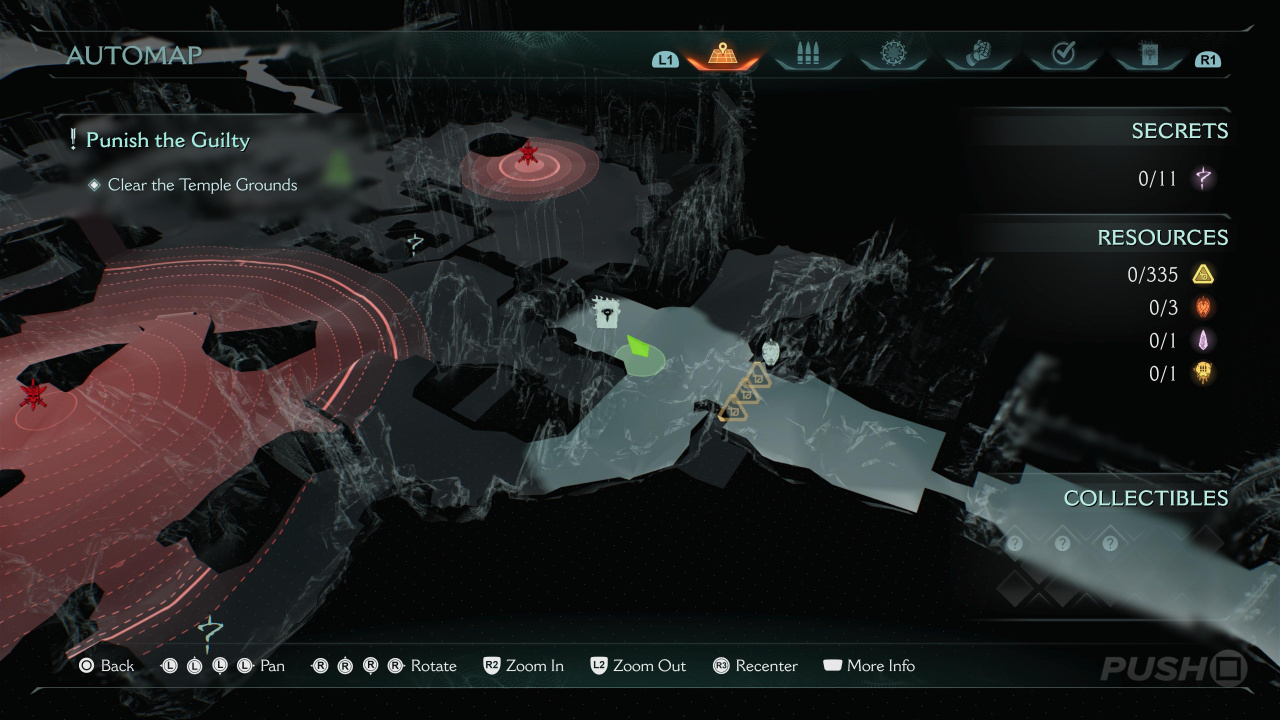
Task: Select the red demon marker in small ring
Action: 528,154
